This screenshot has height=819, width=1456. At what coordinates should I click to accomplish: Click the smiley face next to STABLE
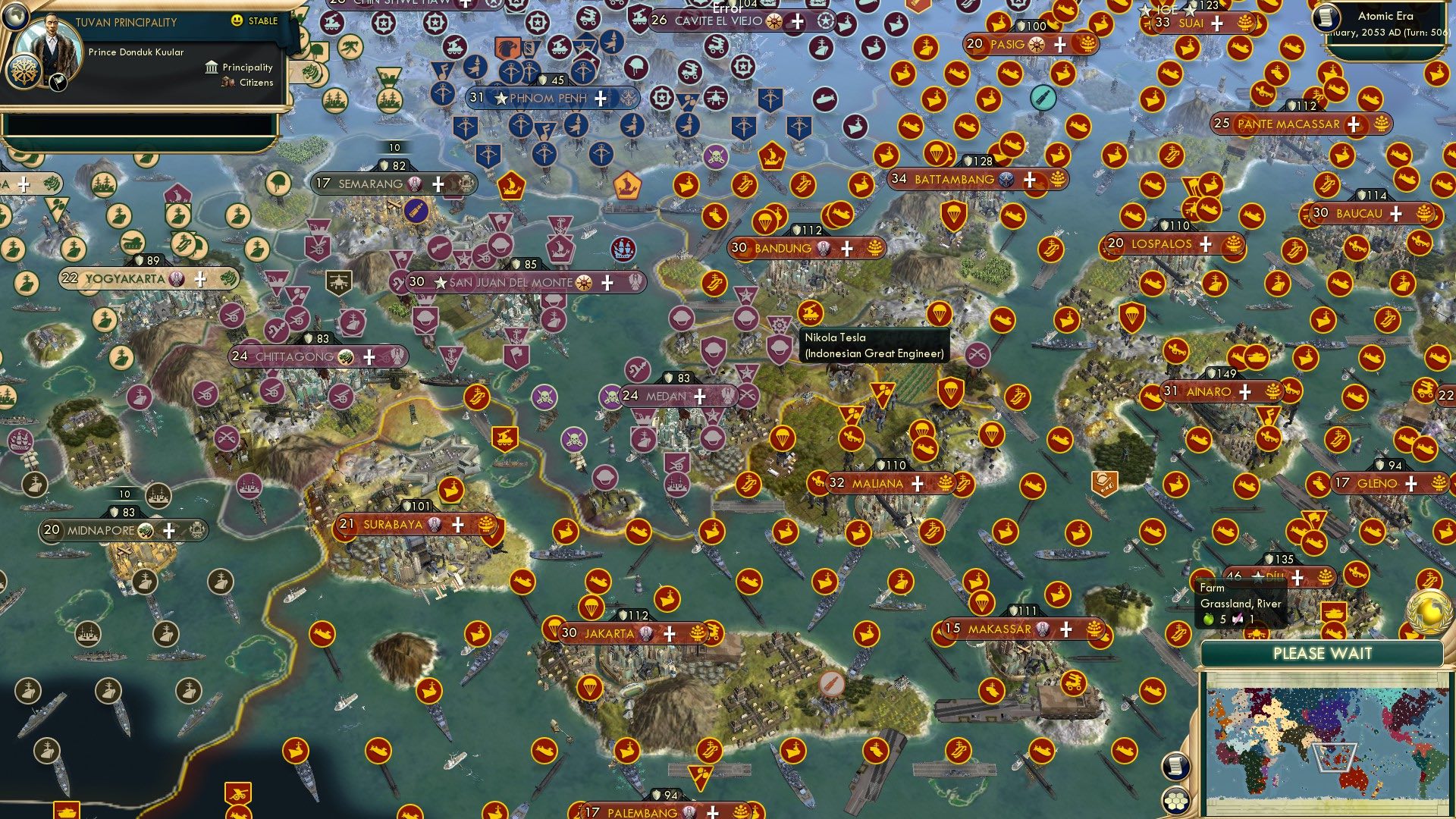236,21
